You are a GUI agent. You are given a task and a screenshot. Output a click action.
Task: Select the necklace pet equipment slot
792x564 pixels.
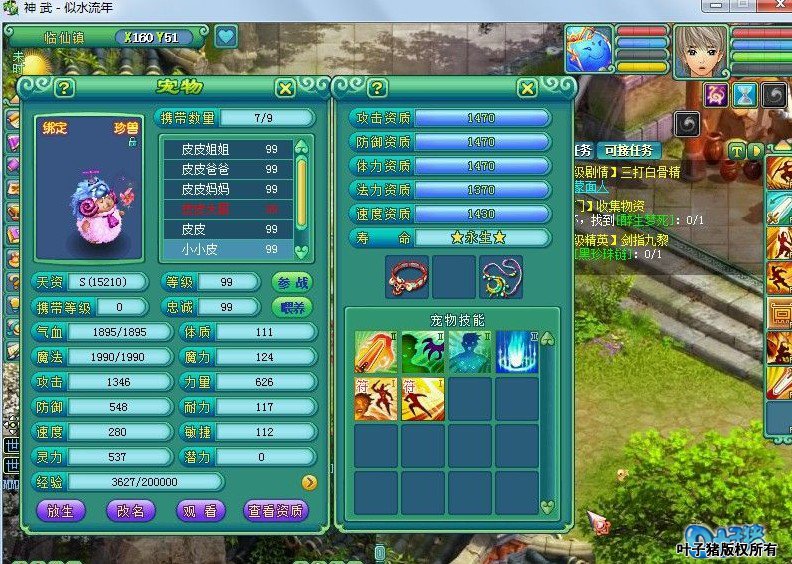pos(501,277)
